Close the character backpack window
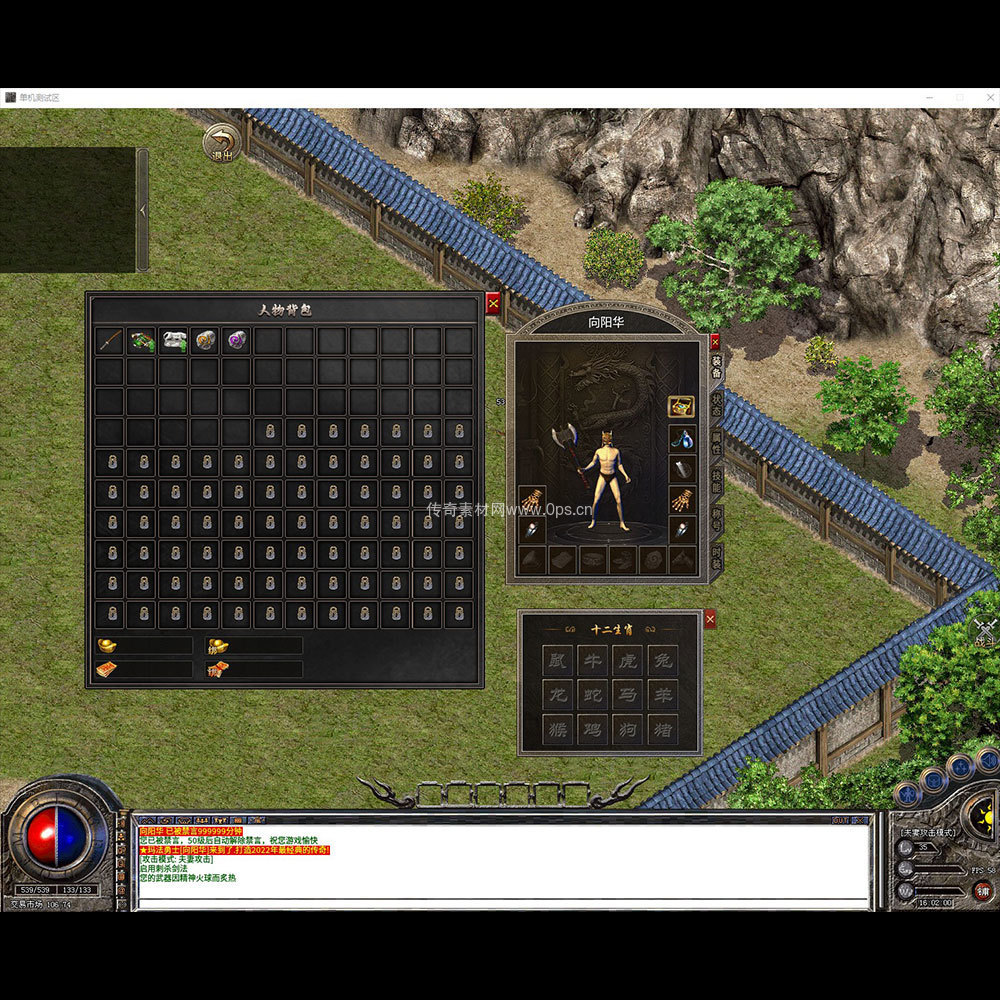Viewport: 1000px width, 1000px height. [493, 303]
